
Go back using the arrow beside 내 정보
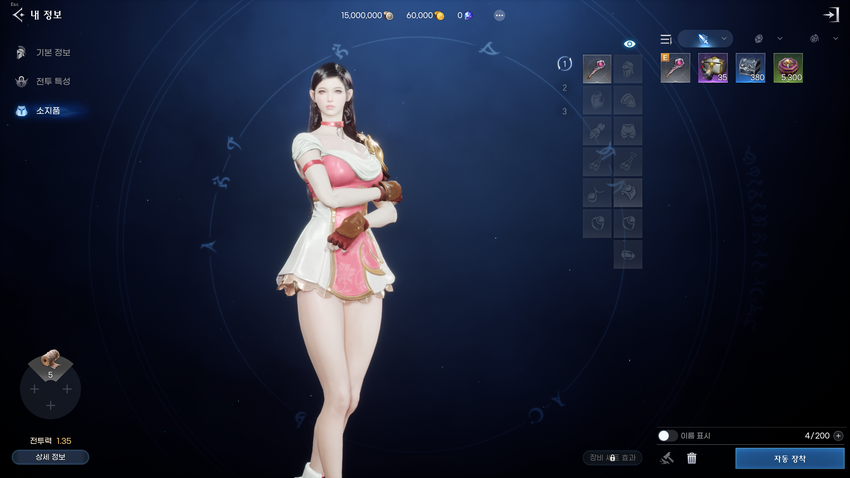(17, 15)
